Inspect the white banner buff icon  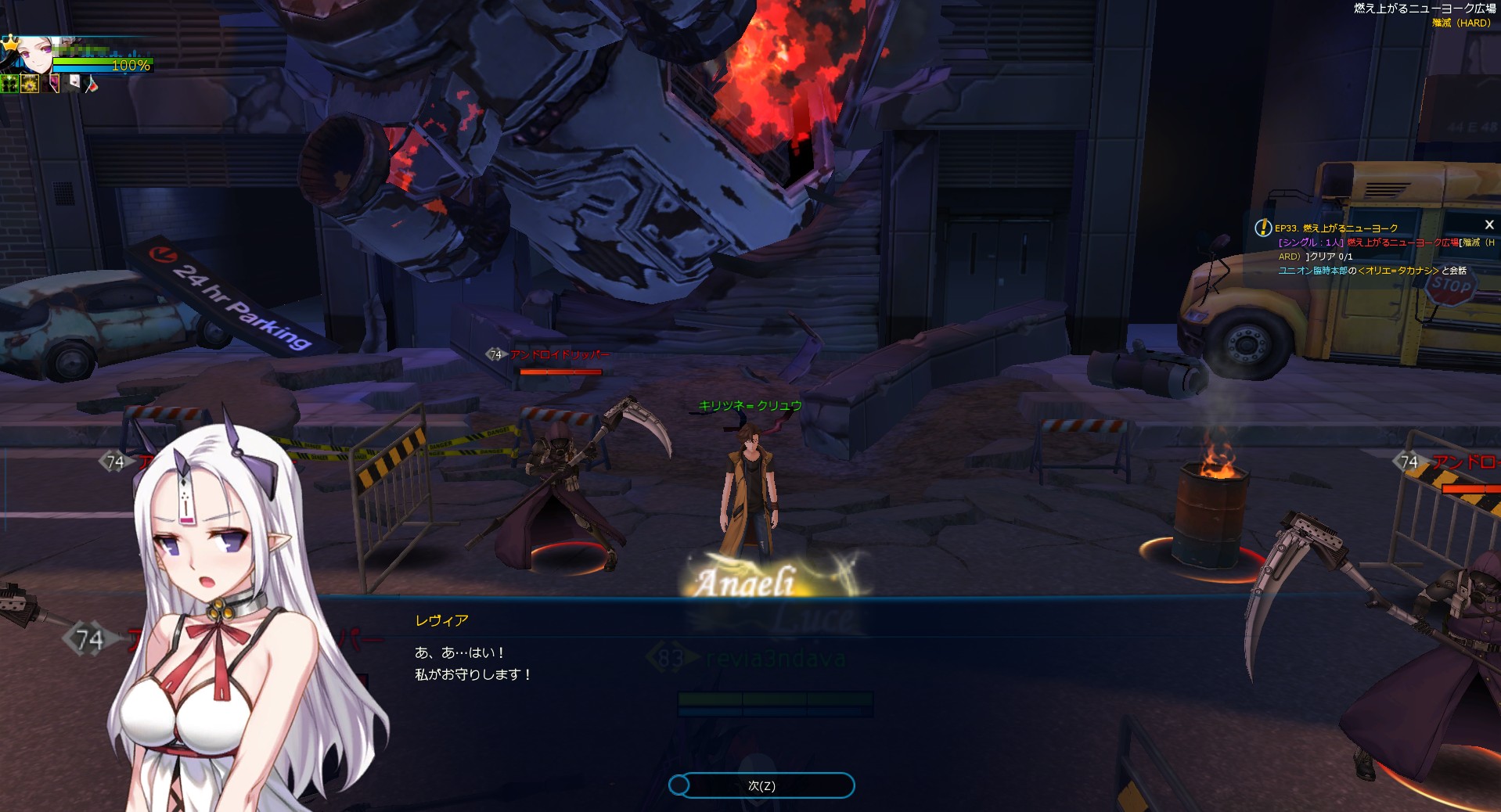pos(73,83)
